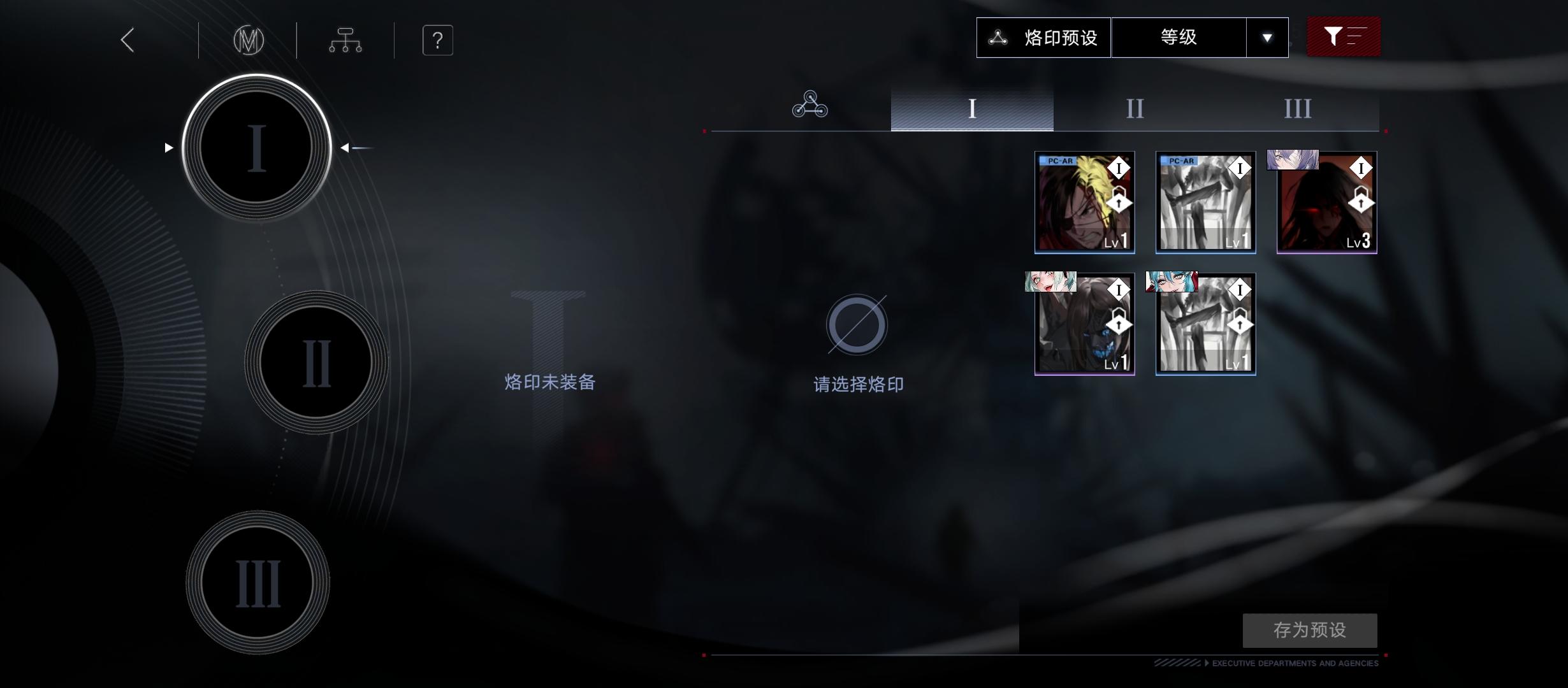
Task: Click the back arrow in top left
Action: click(x=126, y=39)
